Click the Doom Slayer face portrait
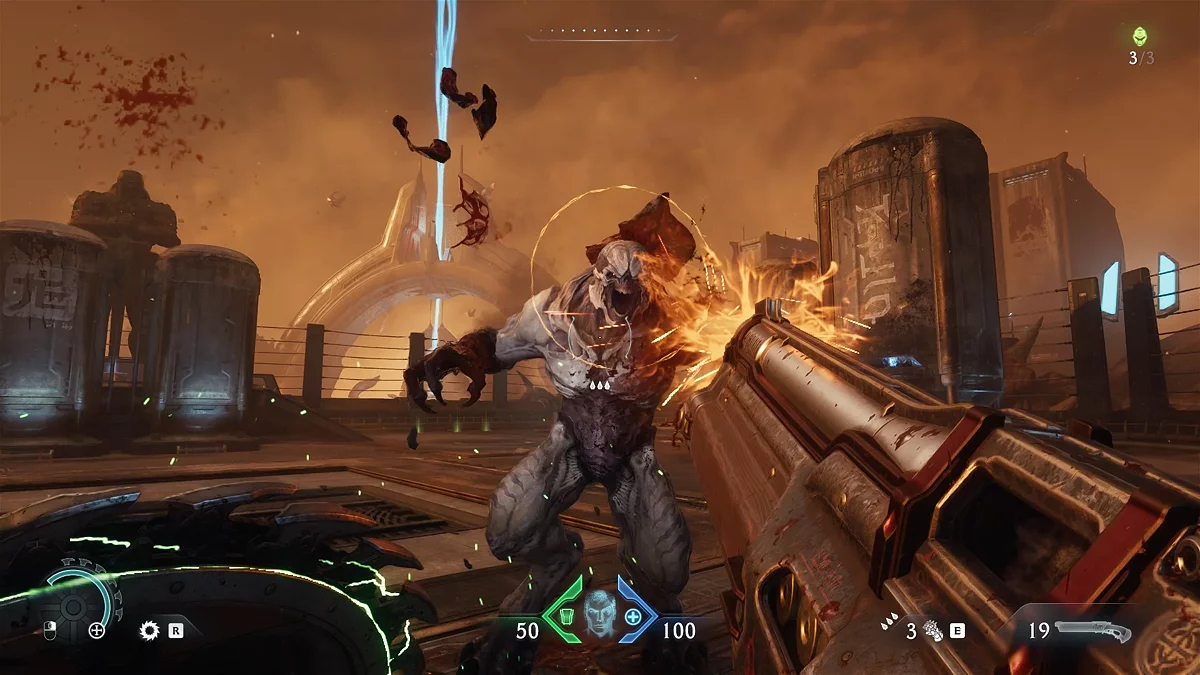The width and height of the screenshot is (1200, 675). coord(600,612)
